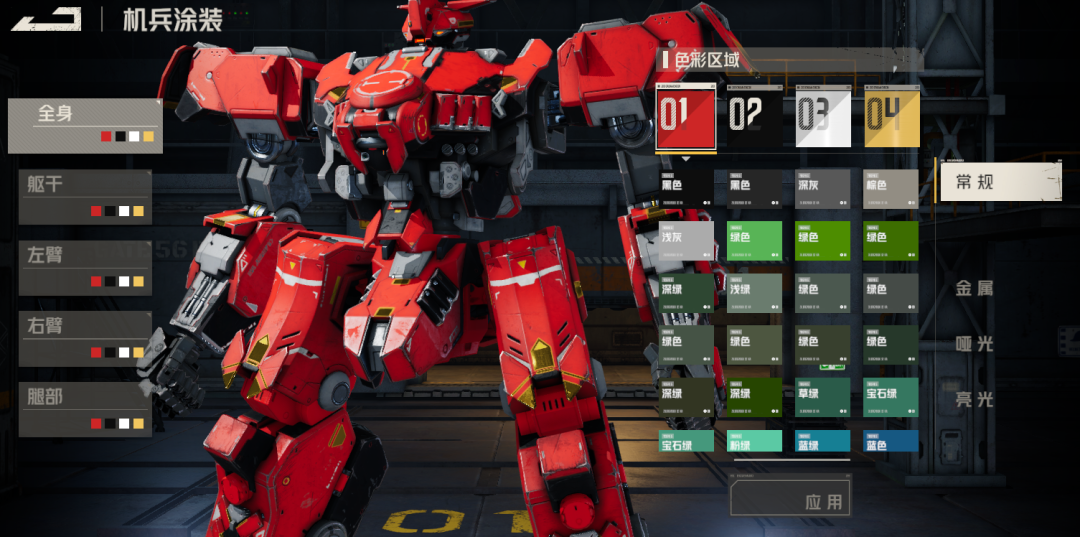Choose the 金属 metallic finish
The width and height of the screenshot is (1080, 537).
[x=975, y=288]
